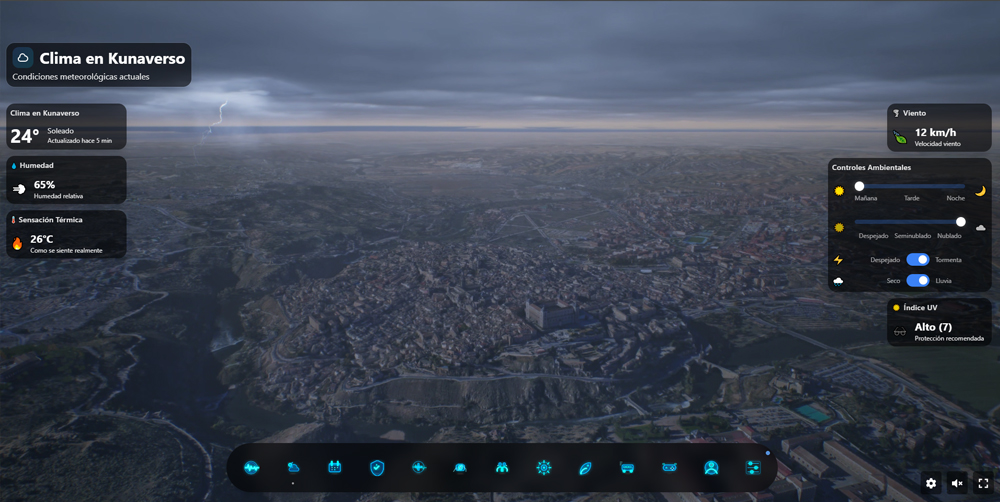Open the calendar icon in the dock

tap(335, 467)
